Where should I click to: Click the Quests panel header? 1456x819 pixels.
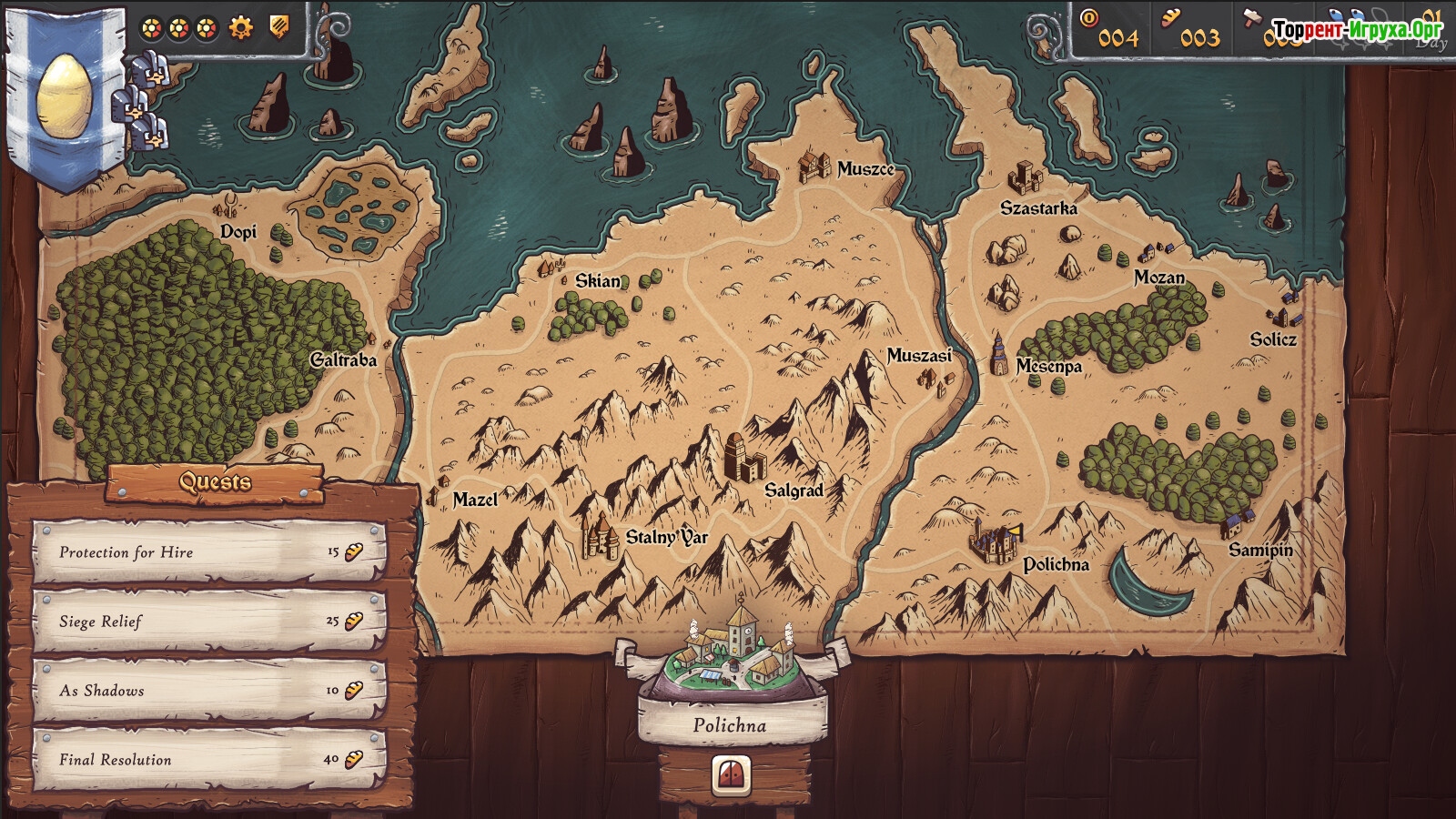[215, 481]
